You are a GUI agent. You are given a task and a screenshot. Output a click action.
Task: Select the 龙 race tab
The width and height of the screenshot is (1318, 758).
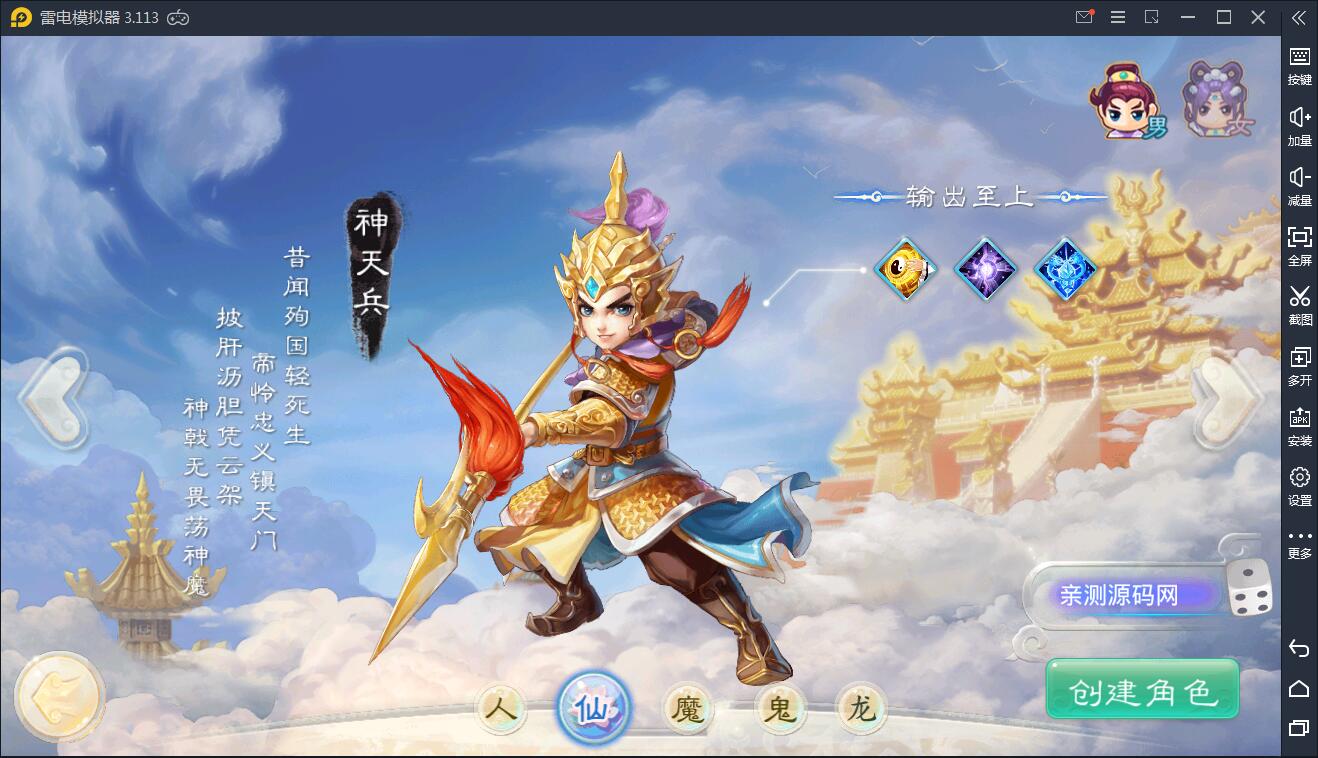click(x=861, y=709)
